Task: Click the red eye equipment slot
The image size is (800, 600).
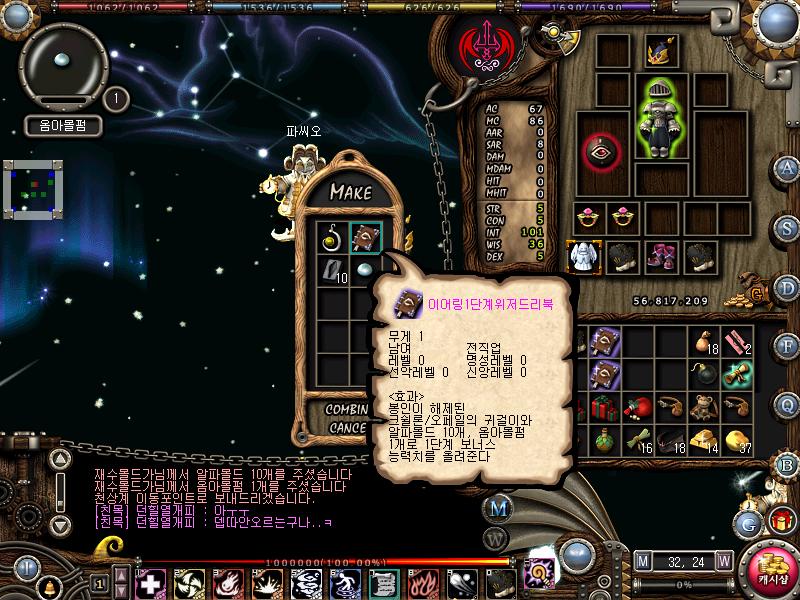Action: pyautogui.click(x=602, y=152)
